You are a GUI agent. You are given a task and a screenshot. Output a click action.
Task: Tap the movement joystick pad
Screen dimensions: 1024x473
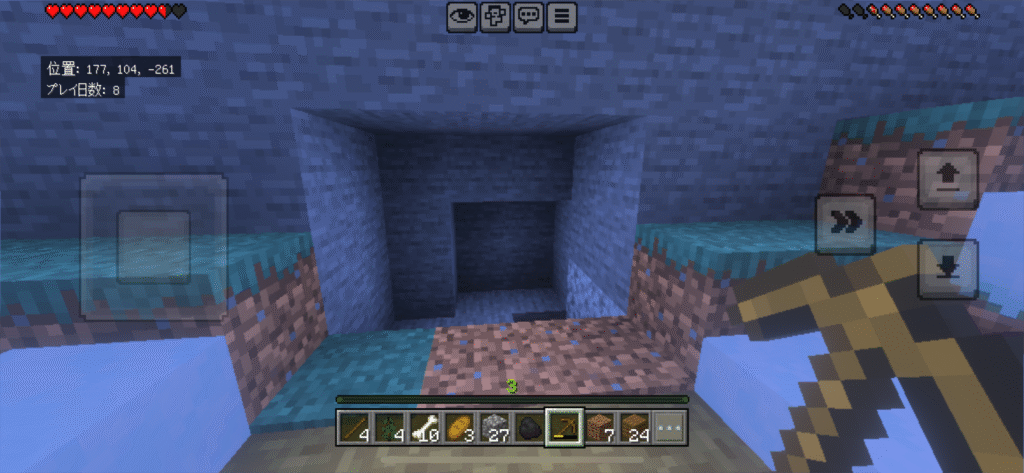point(153,246)
